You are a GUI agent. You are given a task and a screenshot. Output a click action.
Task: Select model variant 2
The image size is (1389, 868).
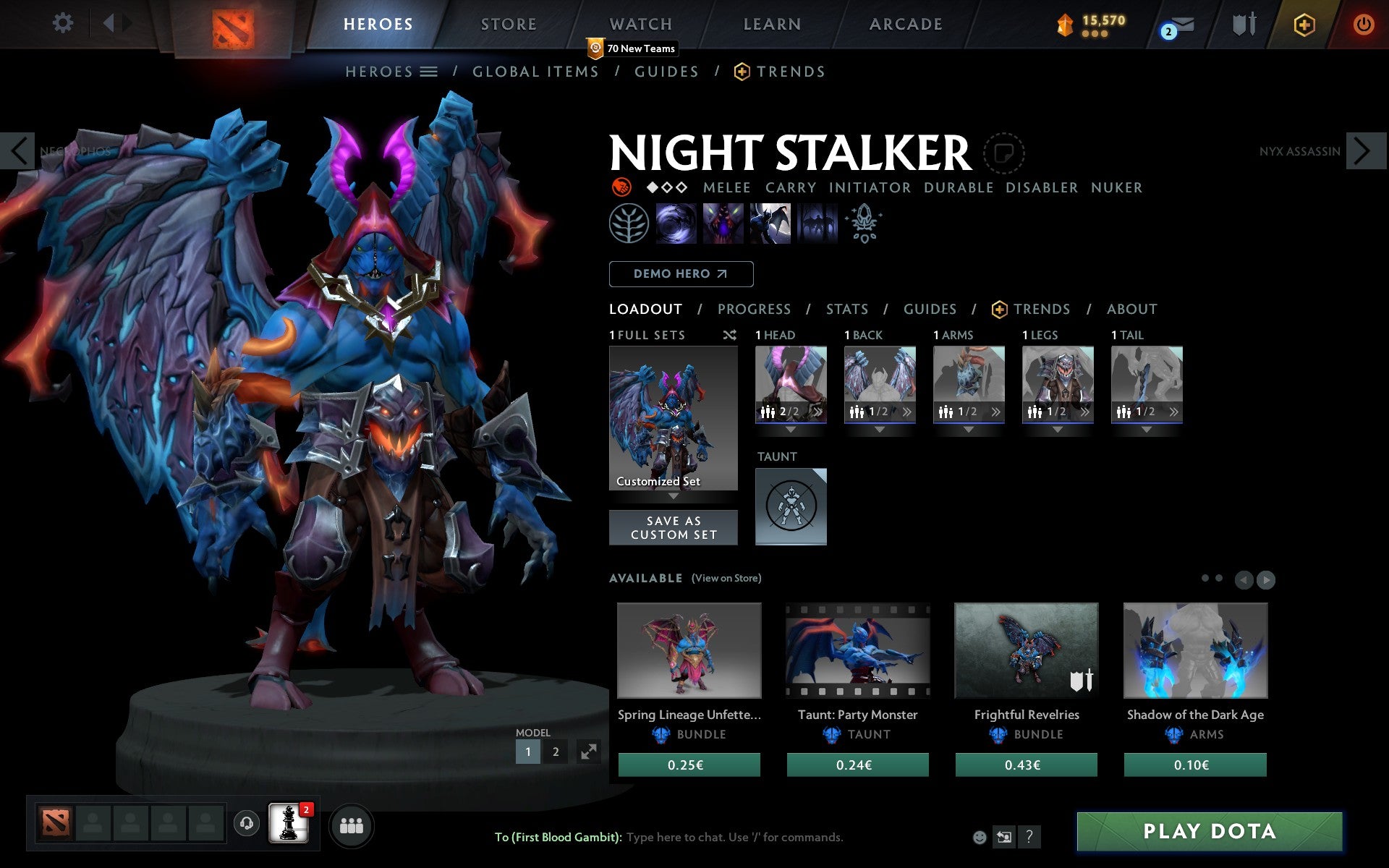click(x=555, y=752)
